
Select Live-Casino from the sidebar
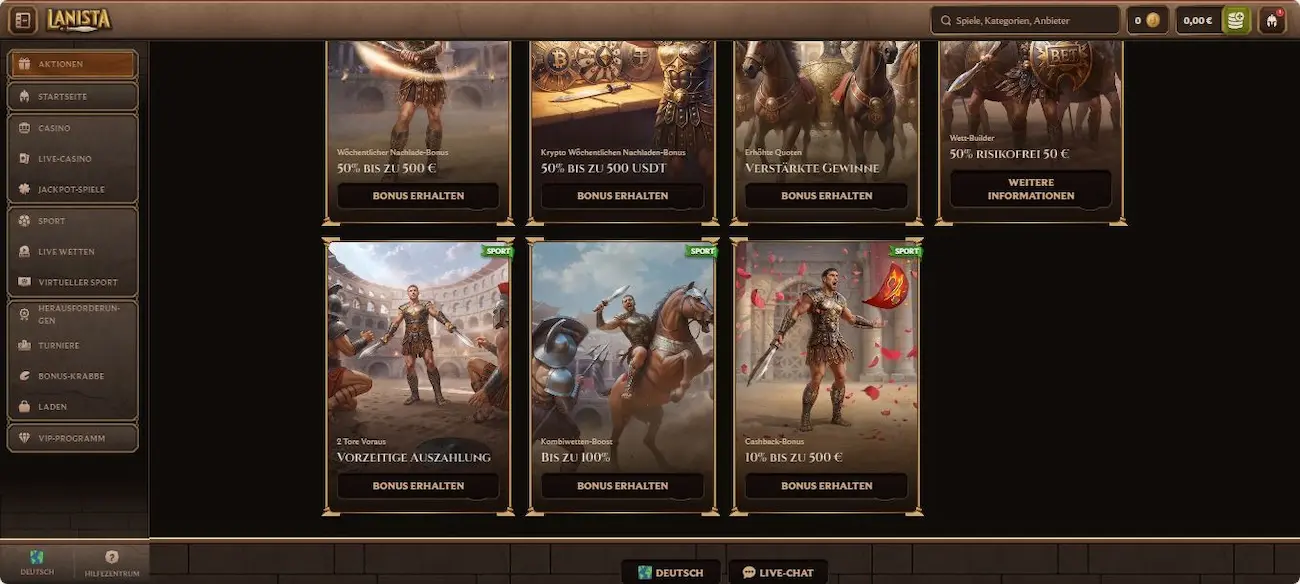pyautogui.click(x=72, y=159)
